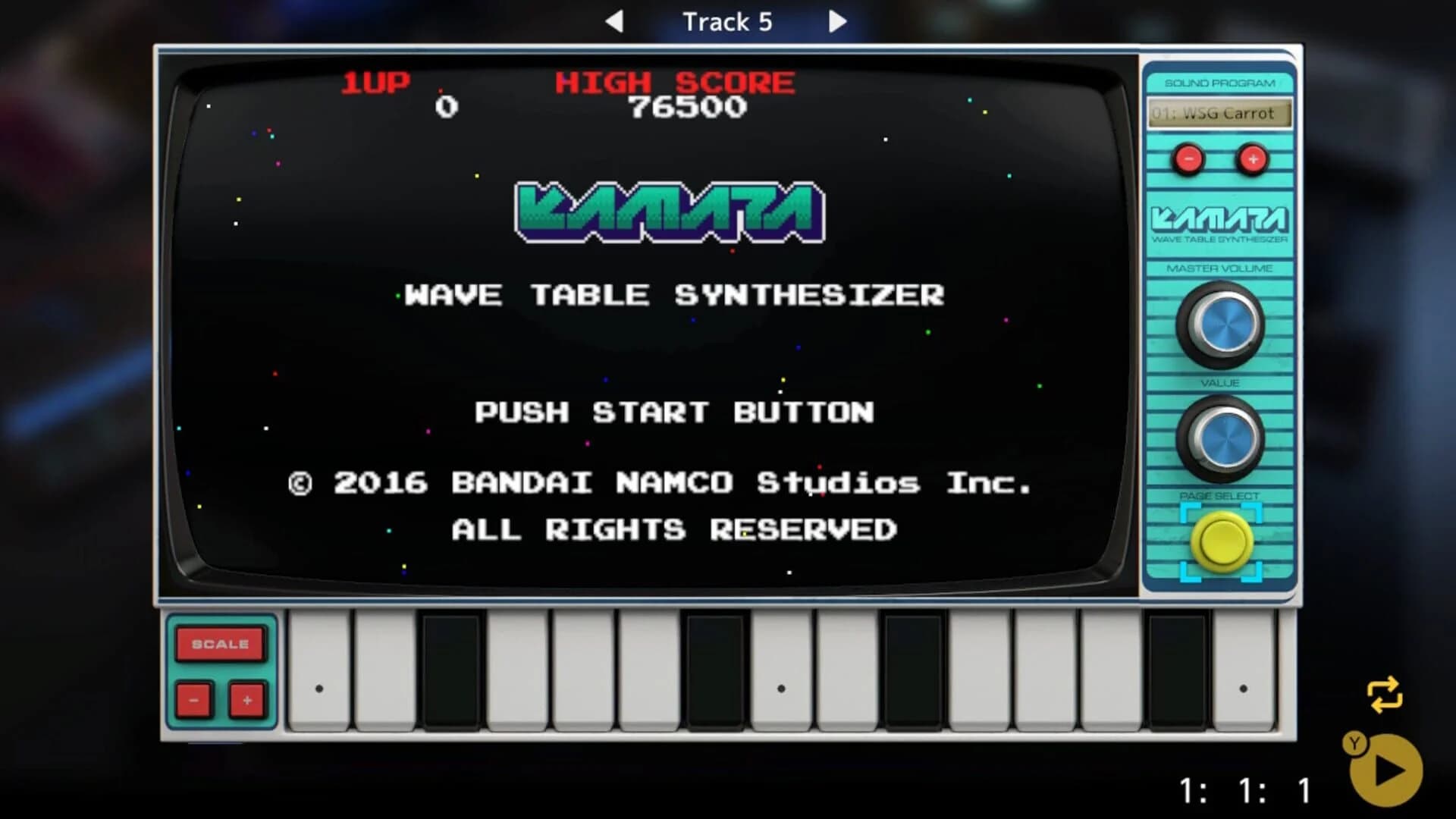
Task: Click the Kamata logo on the side panel
Action: 1221,220
